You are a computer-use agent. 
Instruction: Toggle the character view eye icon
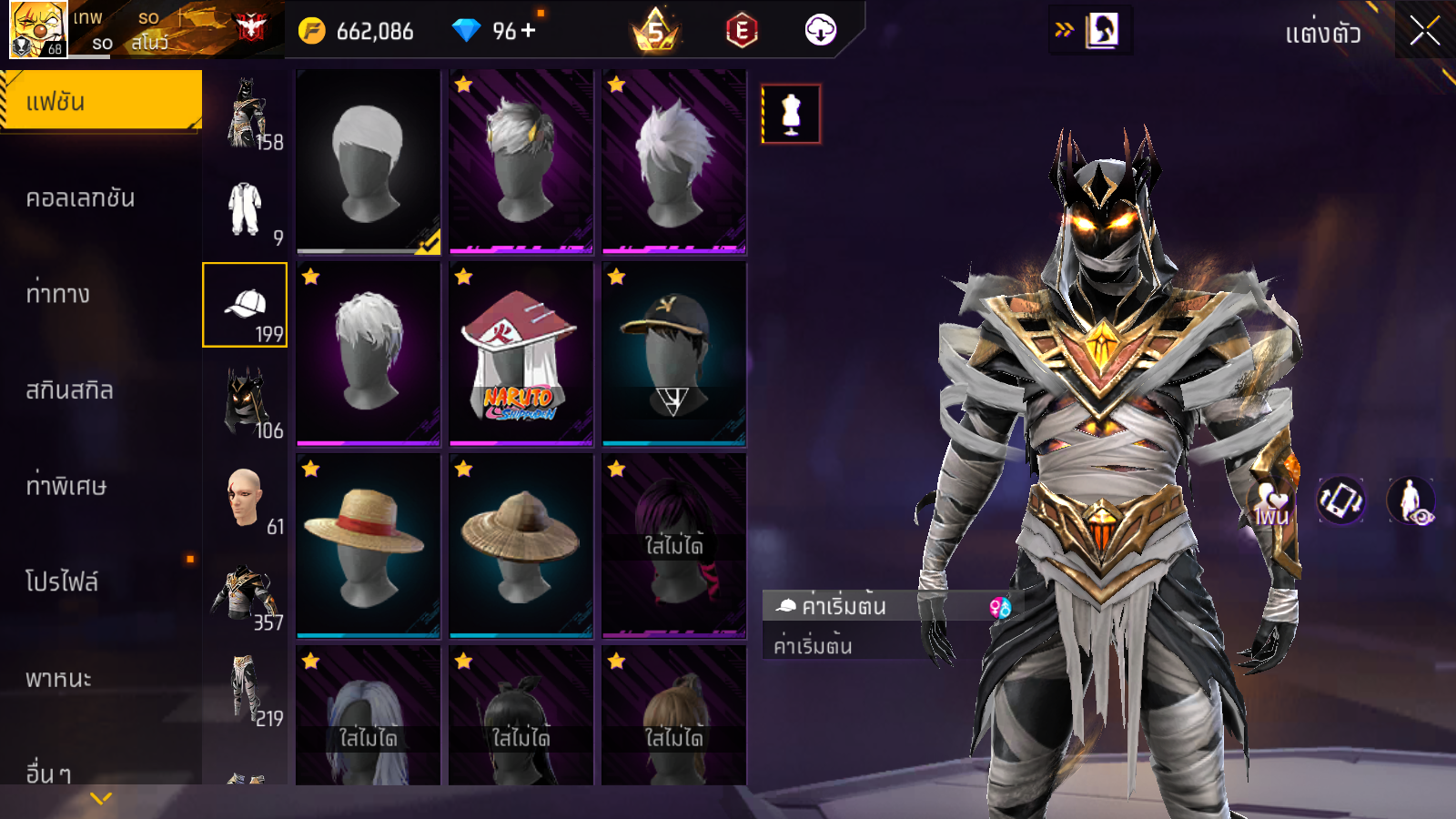[1410, 500]
